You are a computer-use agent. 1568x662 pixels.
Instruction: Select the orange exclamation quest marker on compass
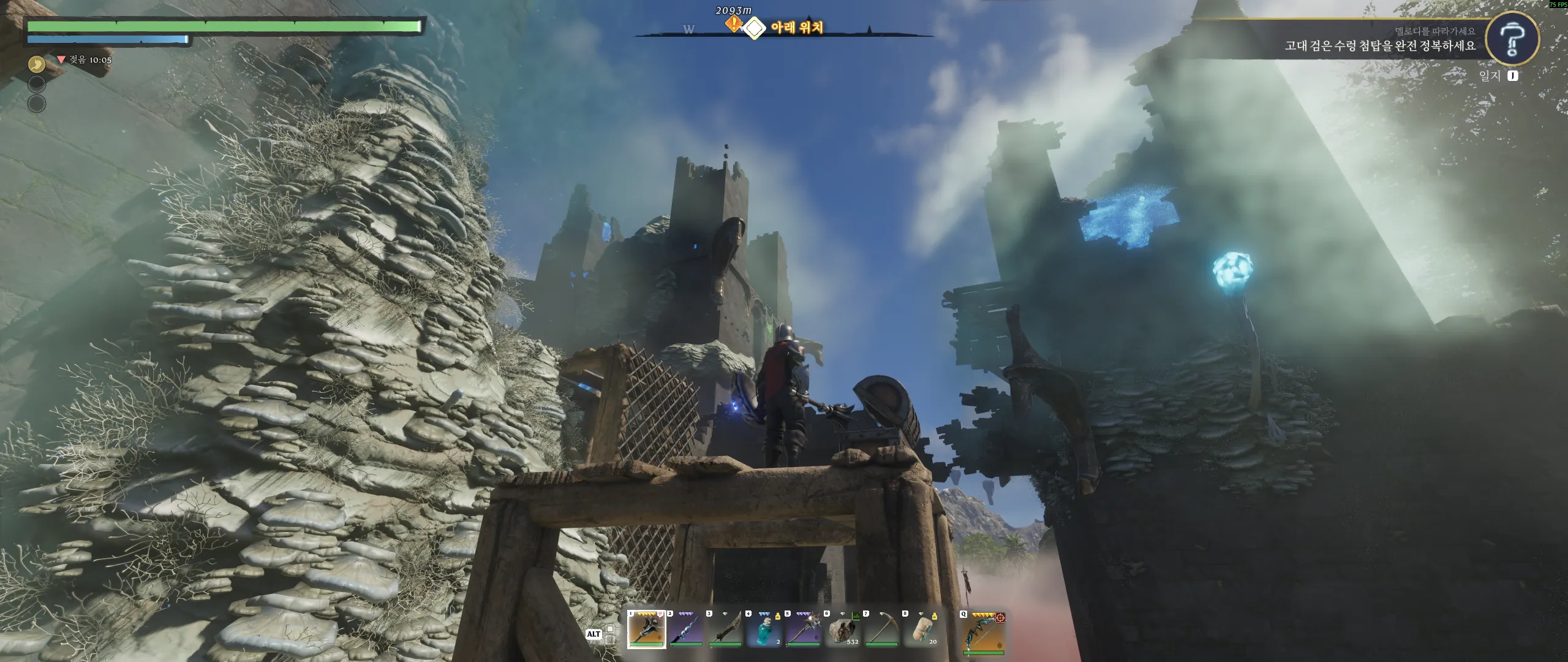point(733,25)
